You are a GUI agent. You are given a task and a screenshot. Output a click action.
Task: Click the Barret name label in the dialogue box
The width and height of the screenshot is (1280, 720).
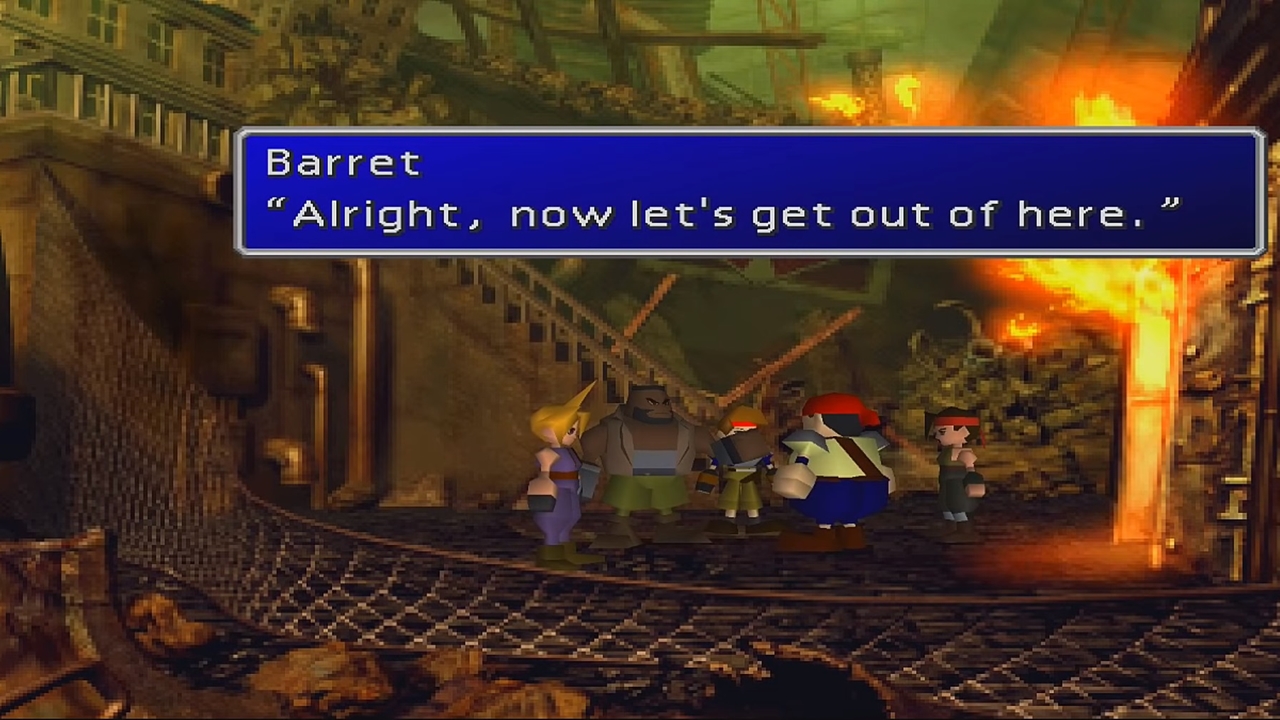coord(342,163)
